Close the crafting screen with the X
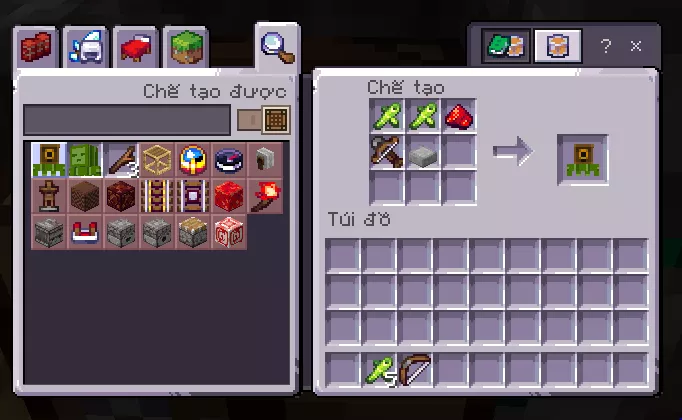This screenshot has width=682, height=420. coord(636,46)
